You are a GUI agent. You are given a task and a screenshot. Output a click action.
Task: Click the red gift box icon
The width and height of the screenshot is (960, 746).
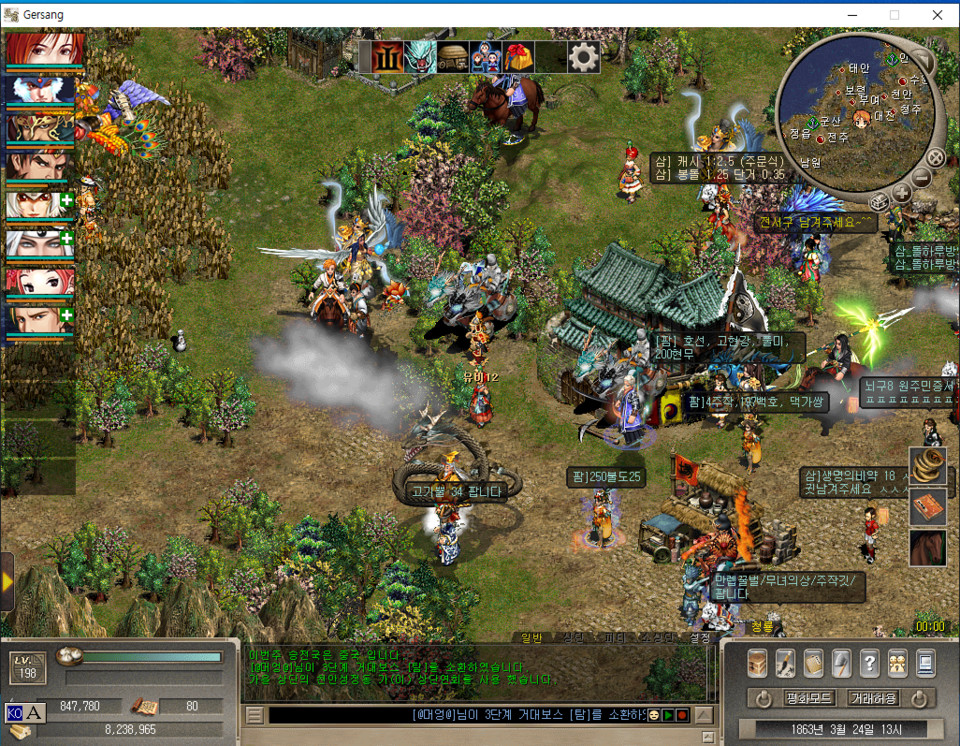(x=517, y=58)
